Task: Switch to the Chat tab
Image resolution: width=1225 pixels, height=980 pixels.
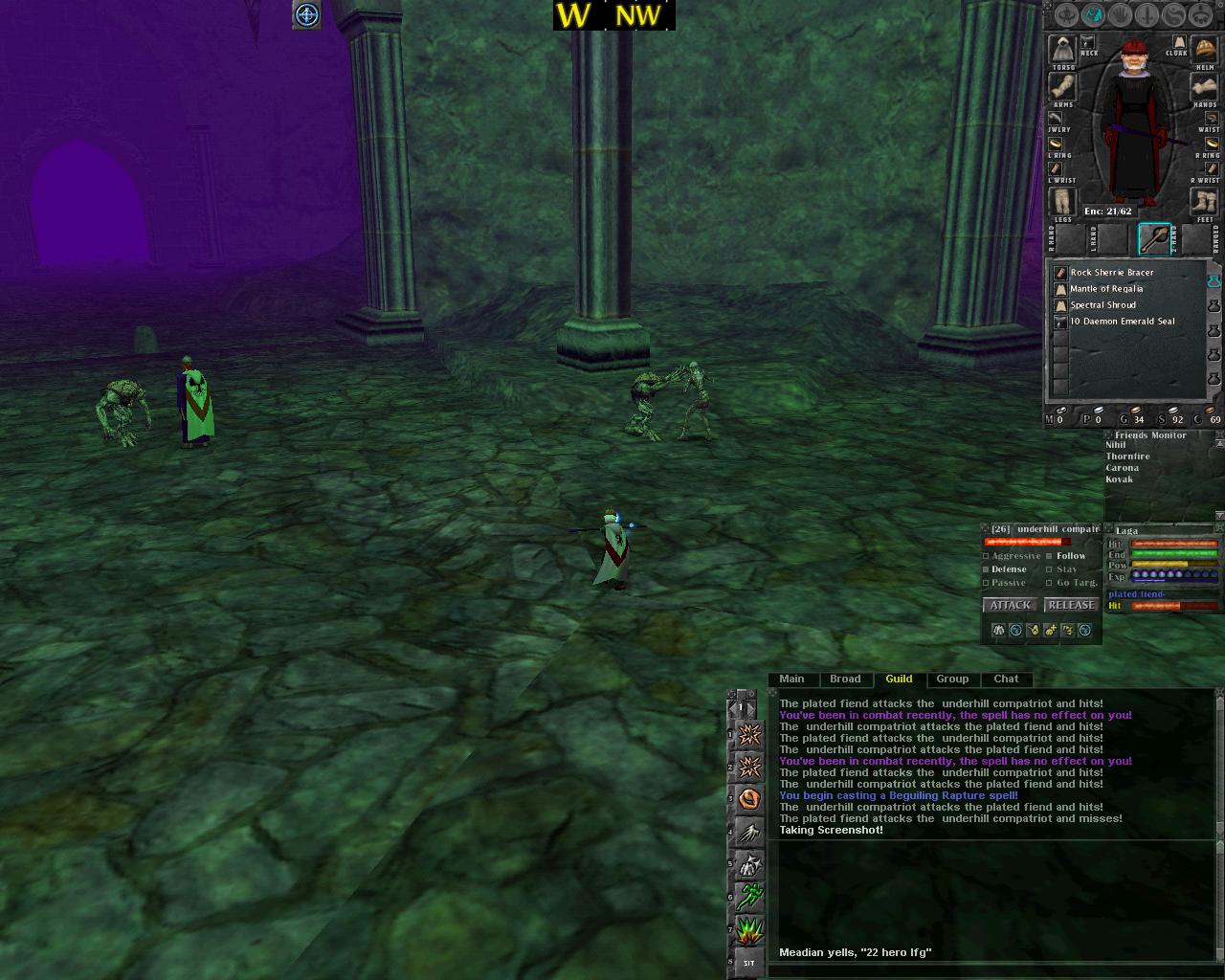Action: pos(1006,679)
